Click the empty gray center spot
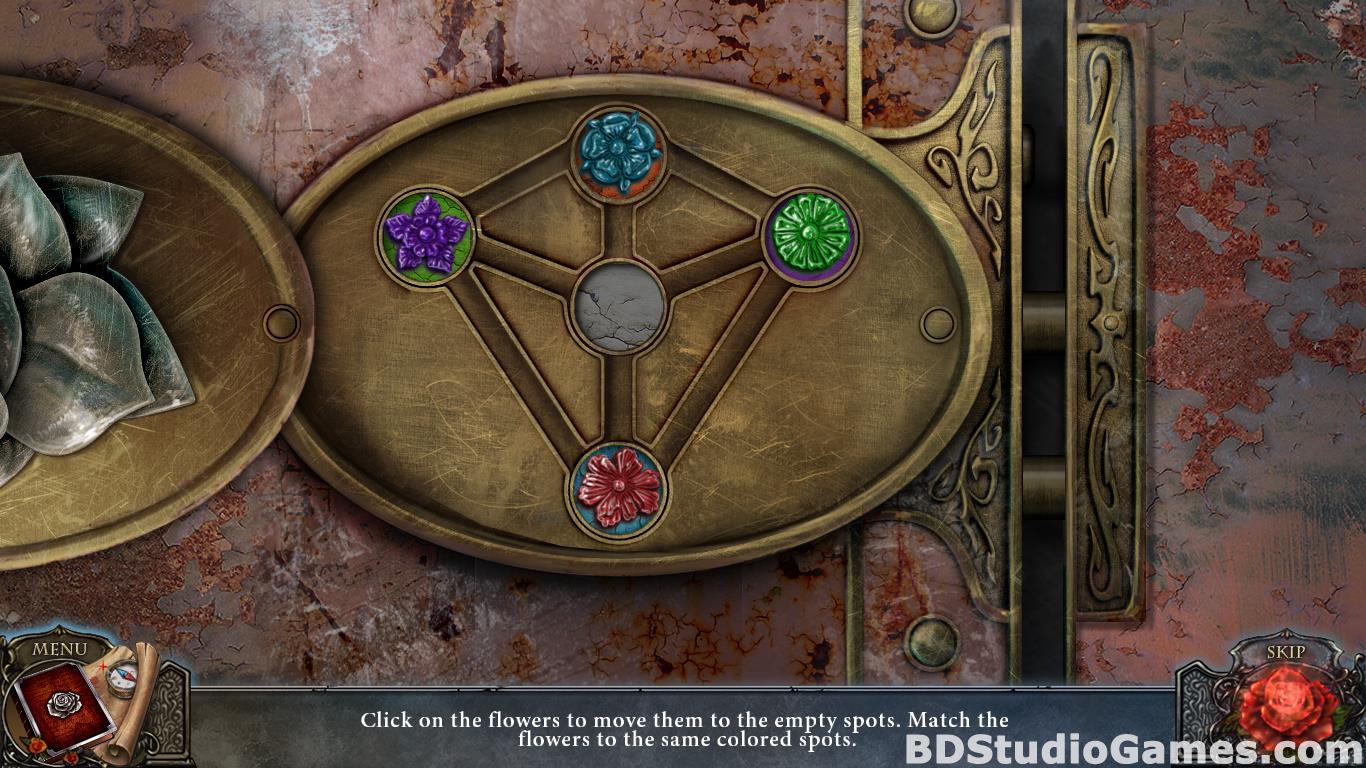This screenshot has width=1366, height=768. pos(619,307)
